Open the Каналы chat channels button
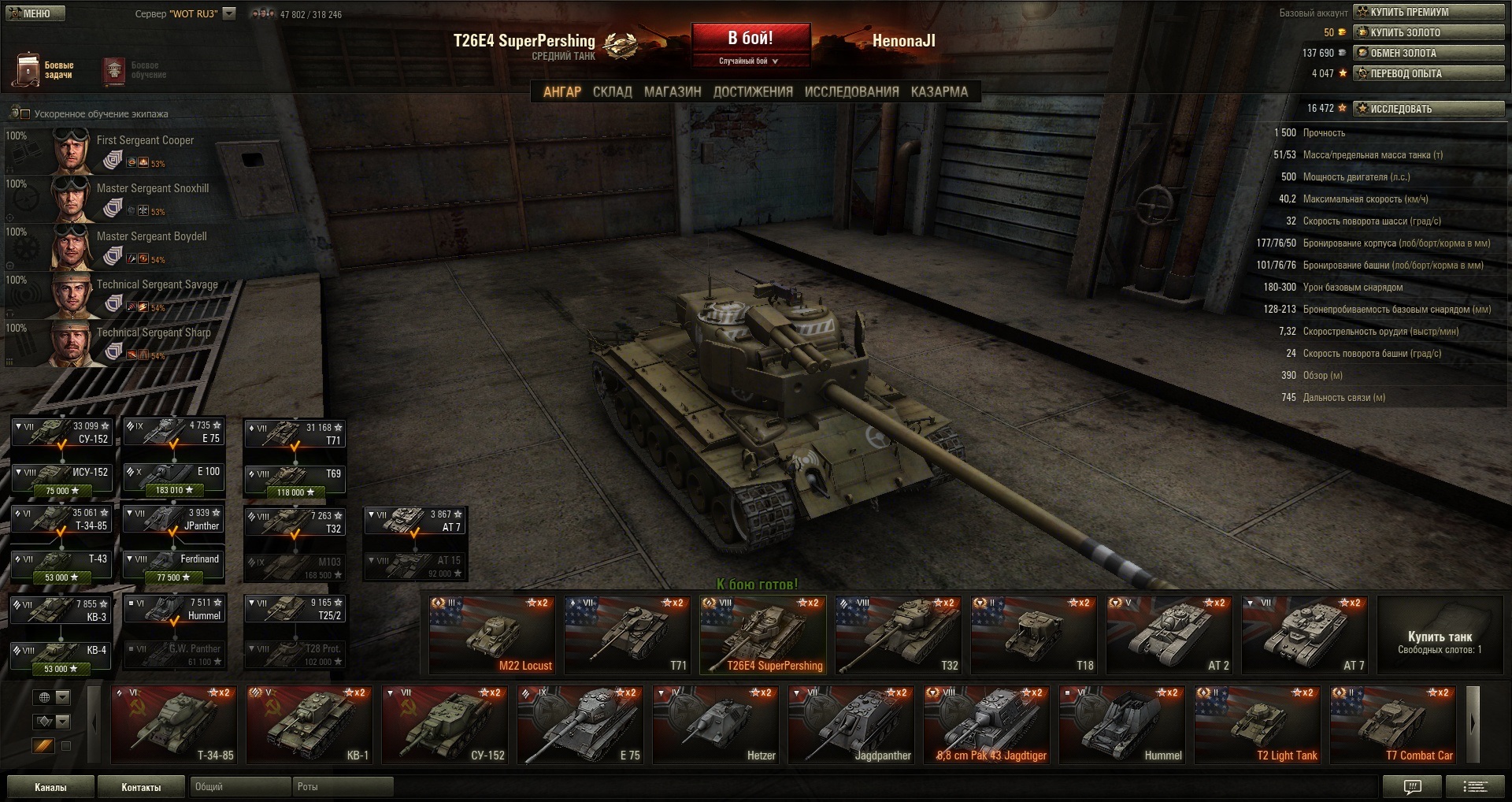Image resolution: width=1512 pixels, height=802 pixels. pyautogui.click(x=50, y=787)
